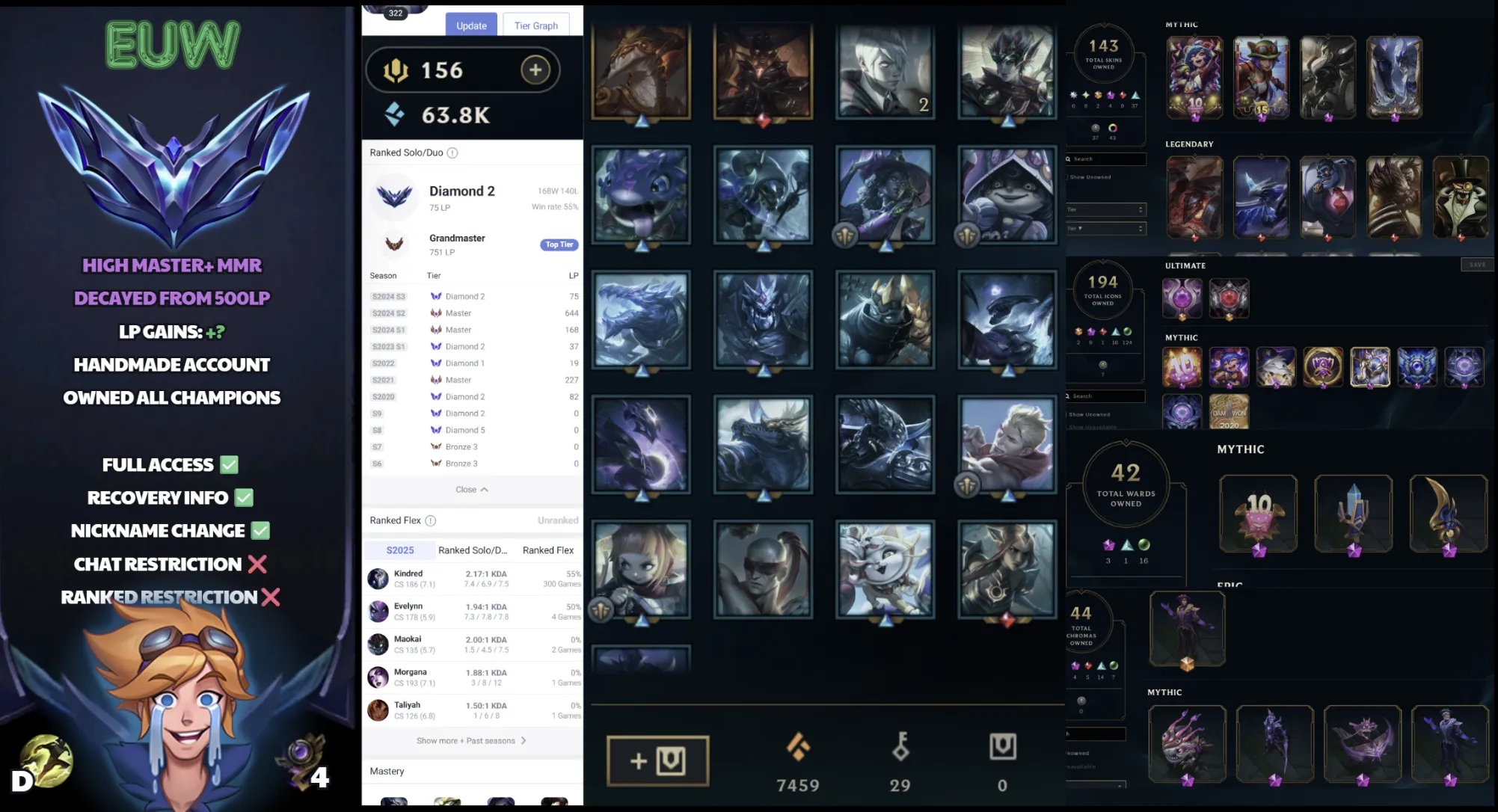Click the search magnifier icon in the skins filter
The height and width of the screenshot is (812, 1498).
point(1068,159)
